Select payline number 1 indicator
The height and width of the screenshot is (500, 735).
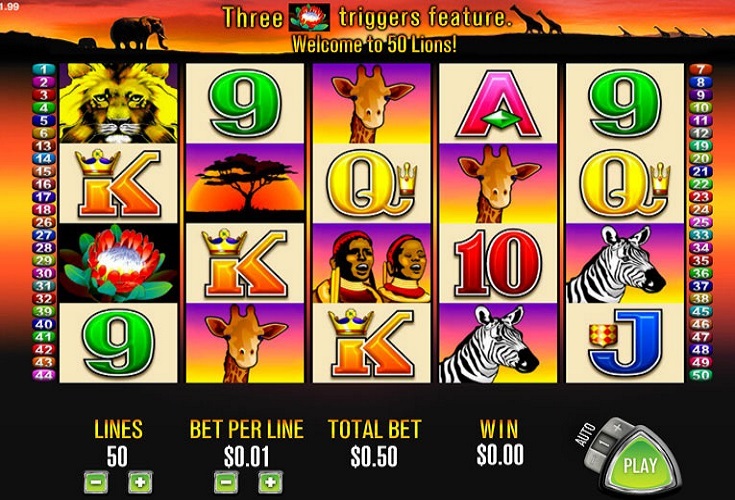(44, 69)
